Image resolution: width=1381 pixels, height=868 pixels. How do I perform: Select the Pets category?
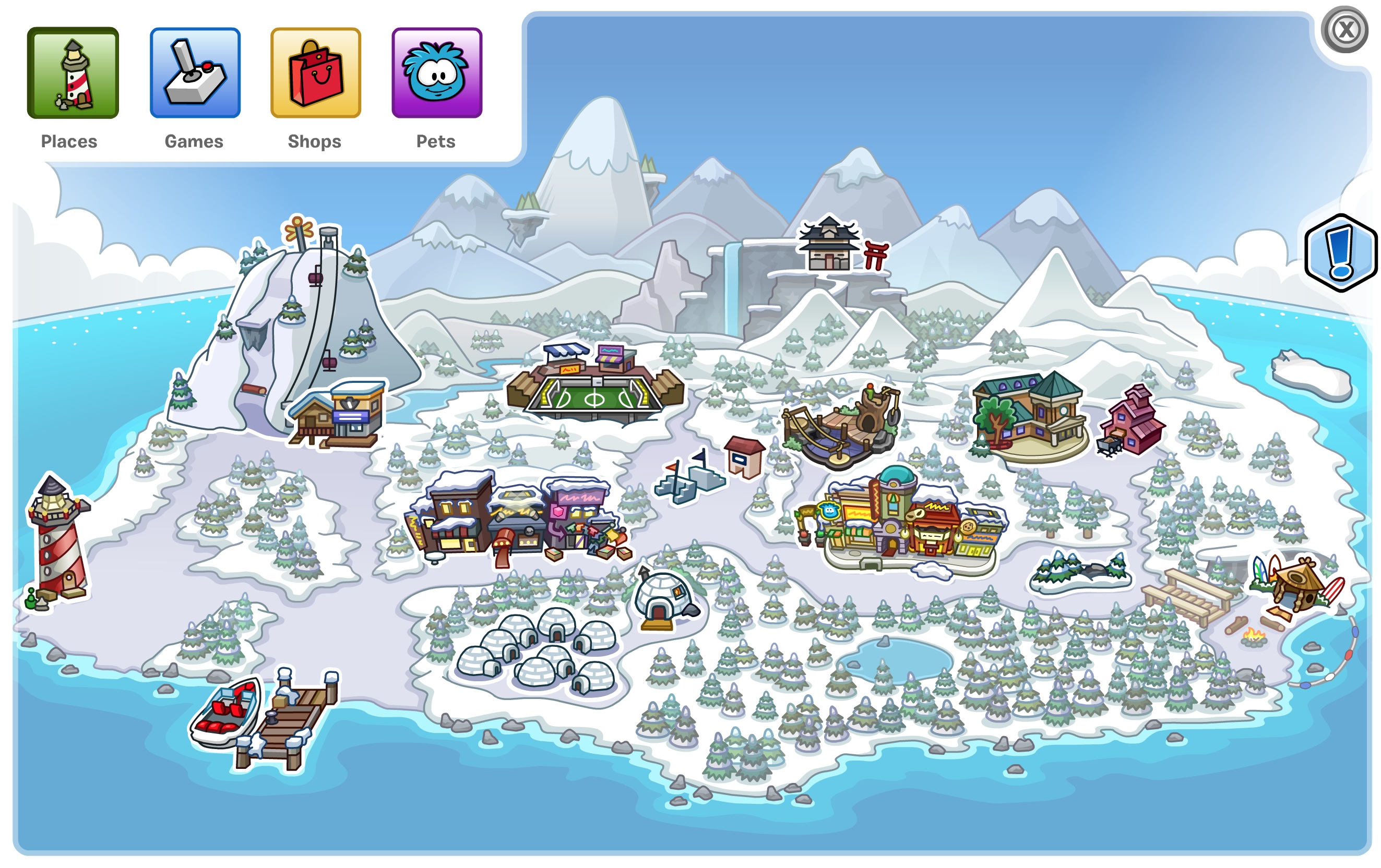coord(436,73)
